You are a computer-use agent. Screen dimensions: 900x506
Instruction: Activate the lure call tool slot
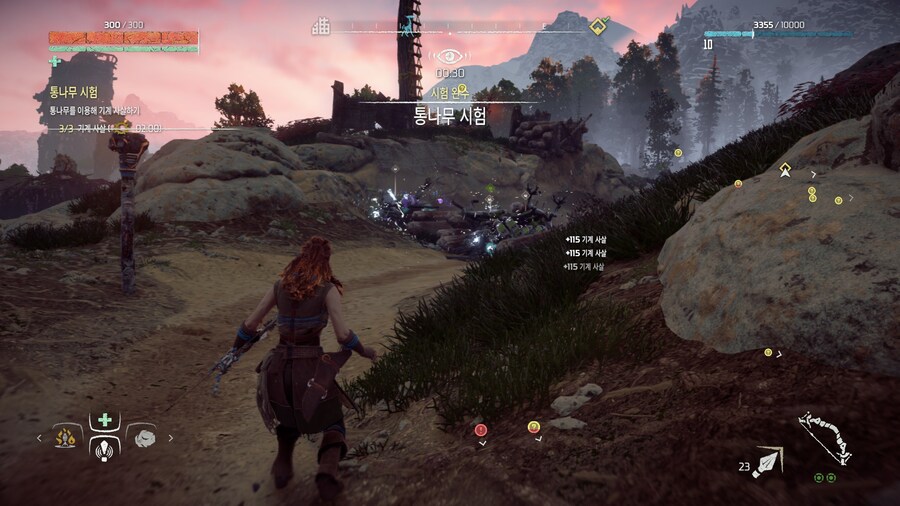pyautogui.click(x=105, y=446)
